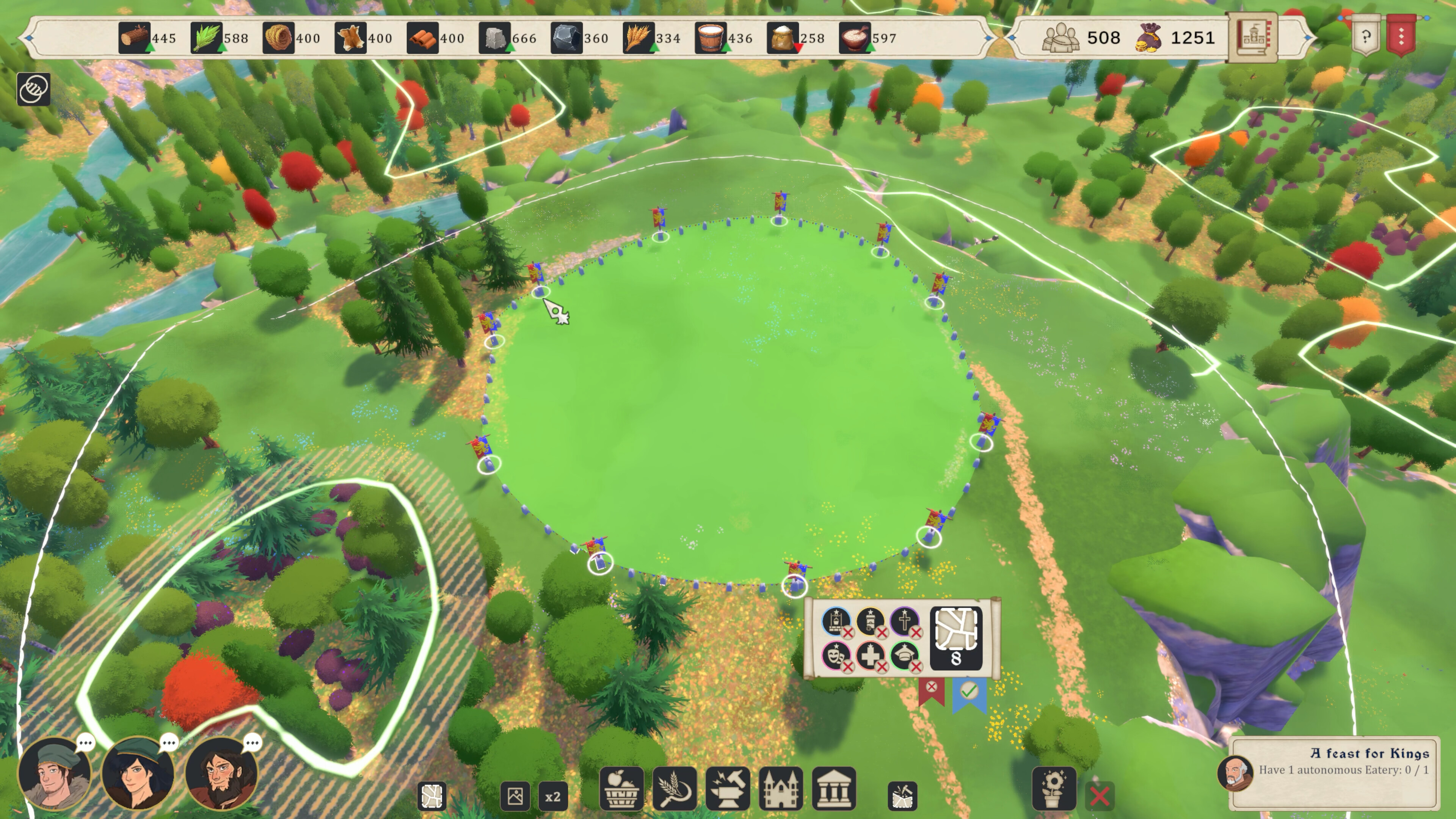Cancel district placement with the red banner

[x=932, y=688]
